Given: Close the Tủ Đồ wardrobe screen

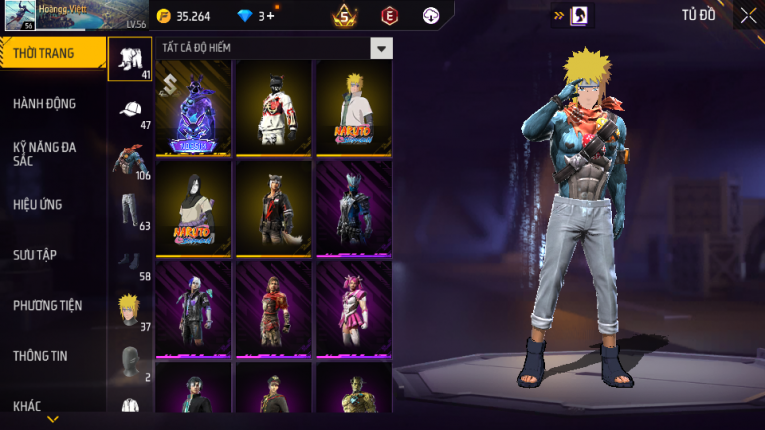Looking at the screenshot, I should click(x=748, y=15).
